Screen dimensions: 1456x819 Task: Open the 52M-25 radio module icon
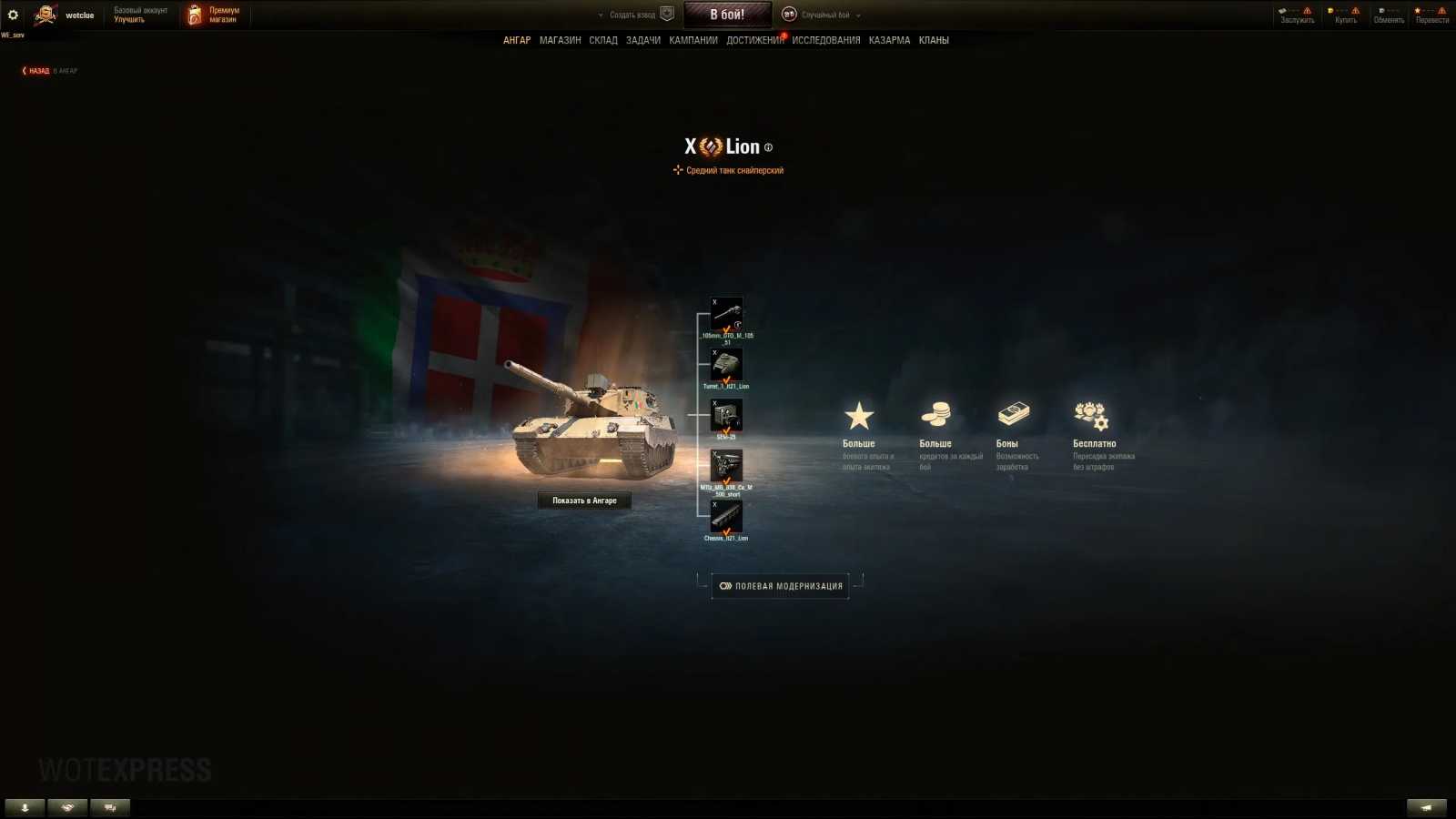(x=727, y=416)
